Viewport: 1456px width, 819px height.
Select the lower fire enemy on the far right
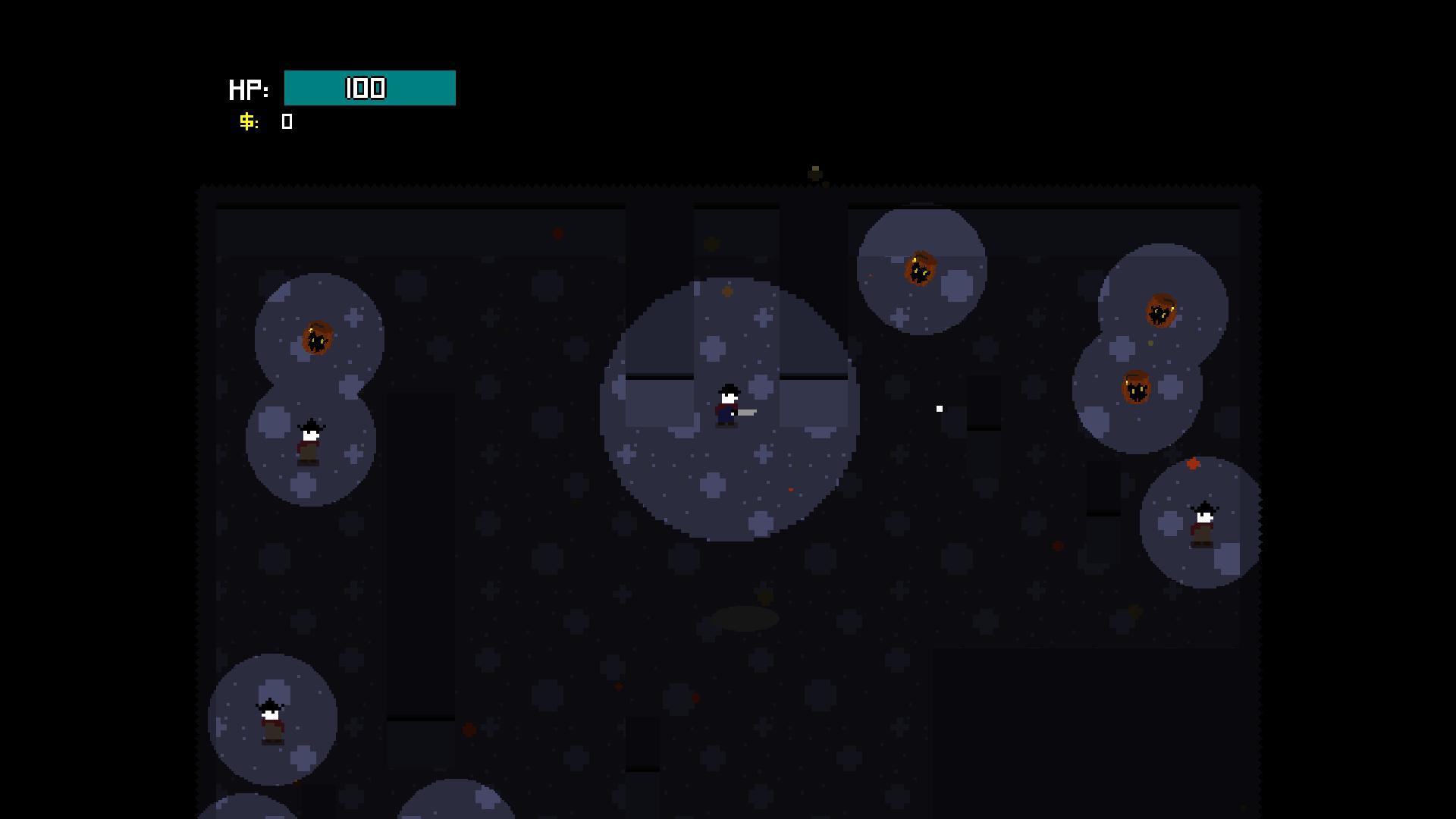1136,388
